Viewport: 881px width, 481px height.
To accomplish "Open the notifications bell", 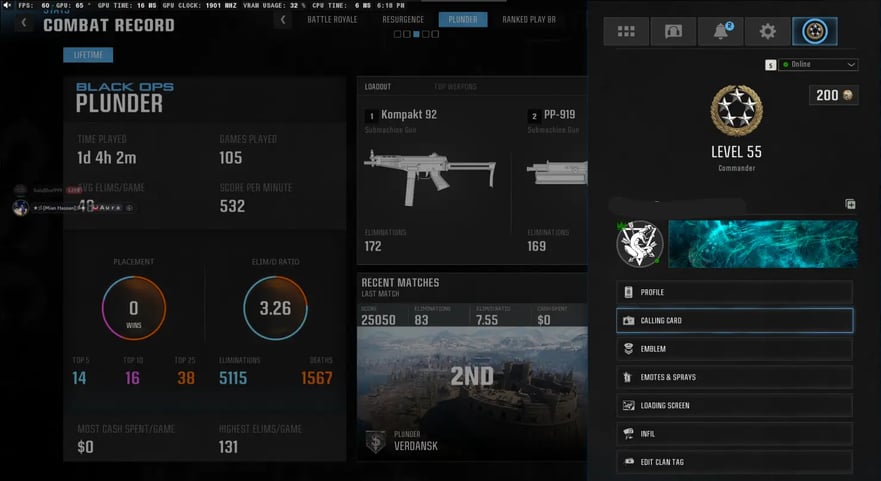I will point(720,31).
